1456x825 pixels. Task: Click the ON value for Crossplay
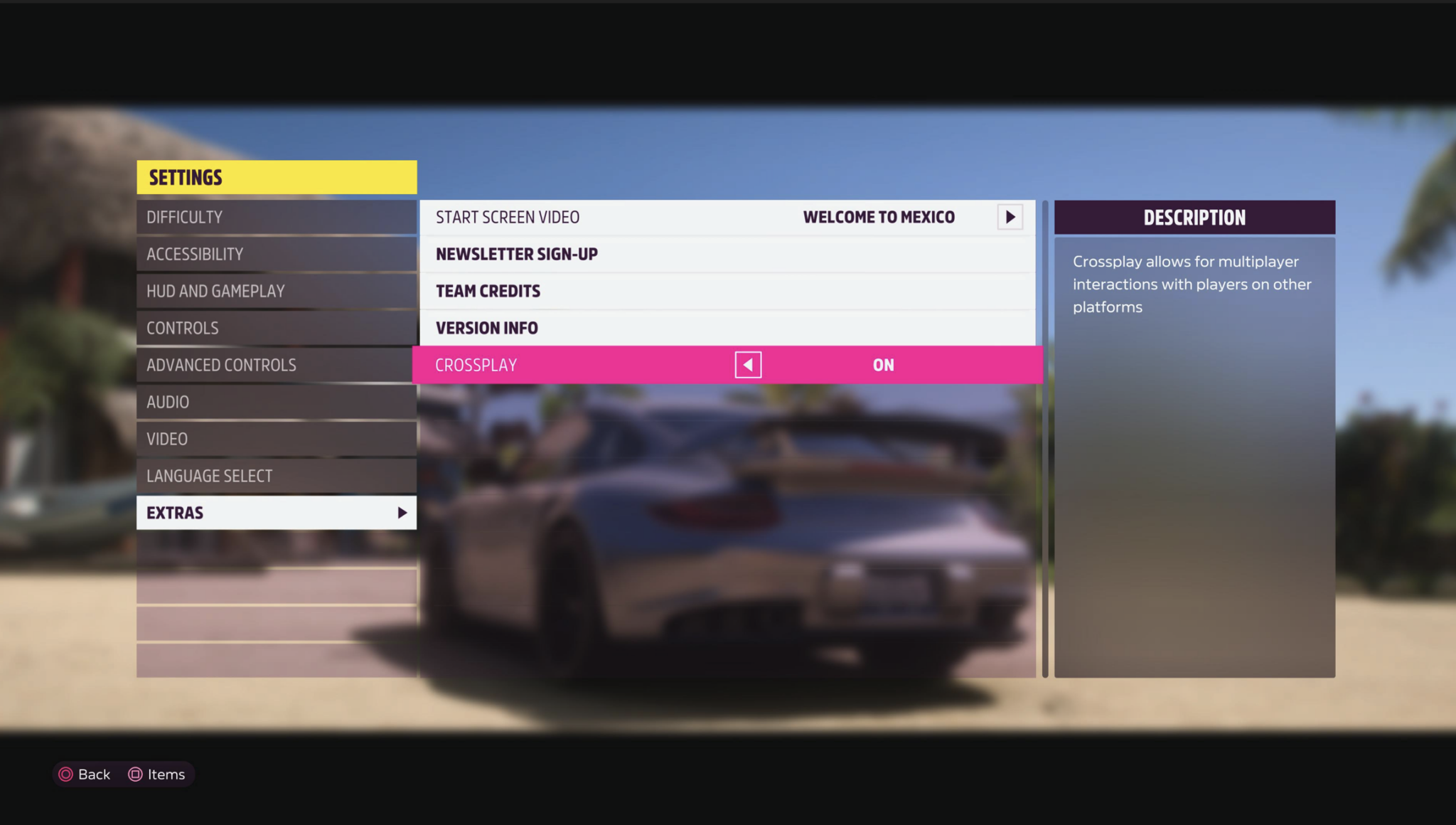882,365
